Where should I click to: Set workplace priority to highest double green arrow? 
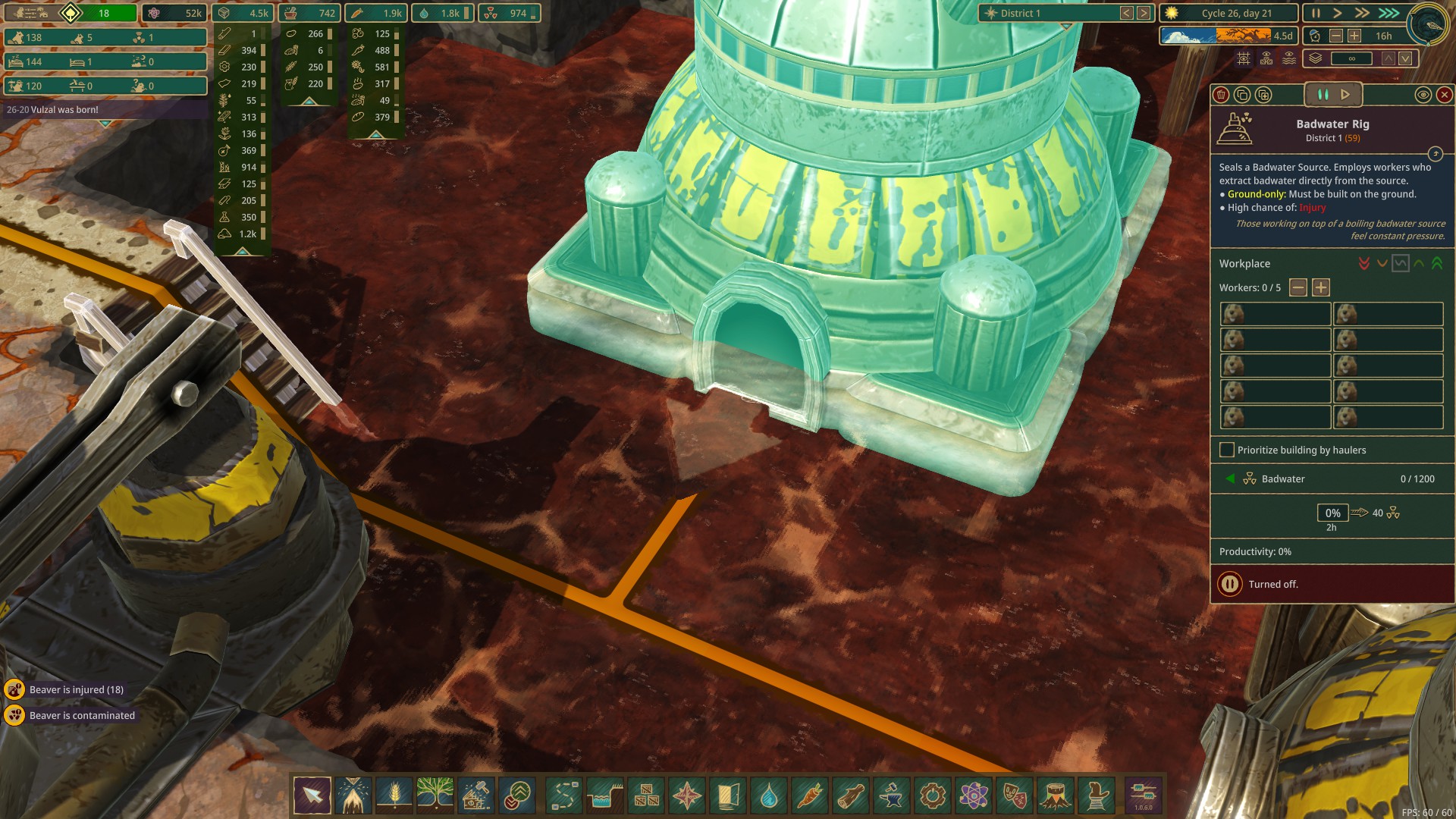pyautogui.click(x=1437, y=263)
